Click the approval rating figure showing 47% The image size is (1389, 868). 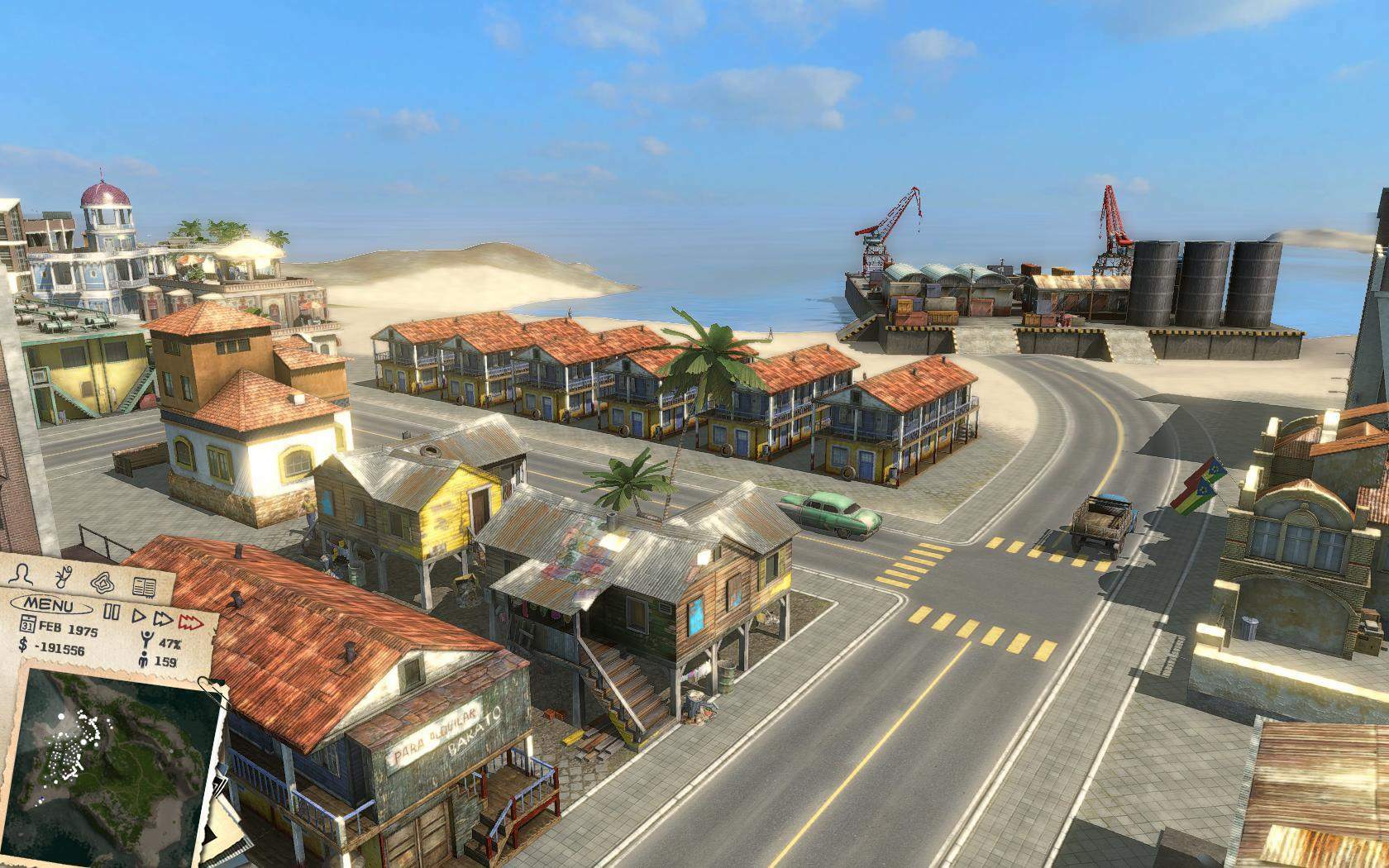(146, 637)
